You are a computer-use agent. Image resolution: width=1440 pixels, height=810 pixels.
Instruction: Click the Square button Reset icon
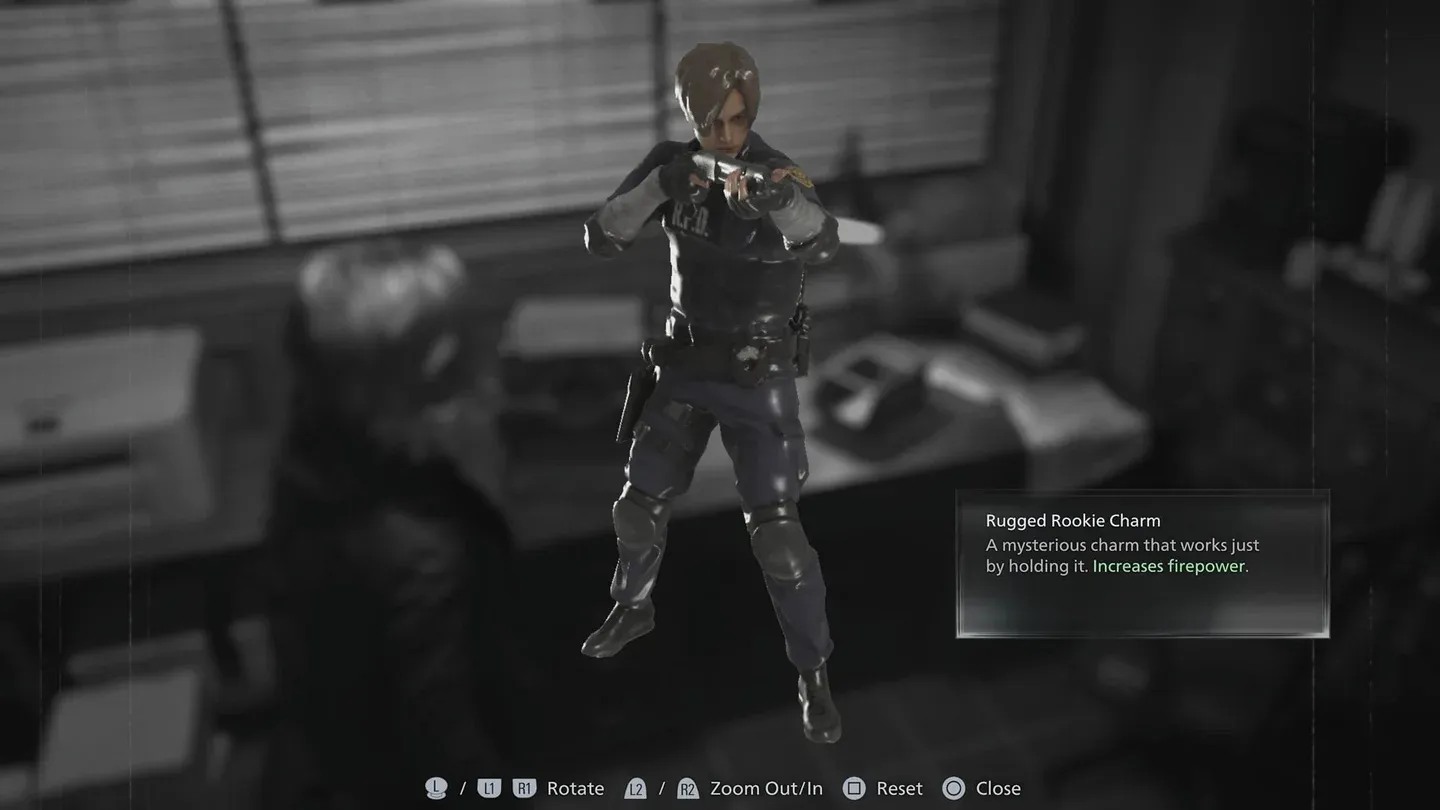coord(853,788)
